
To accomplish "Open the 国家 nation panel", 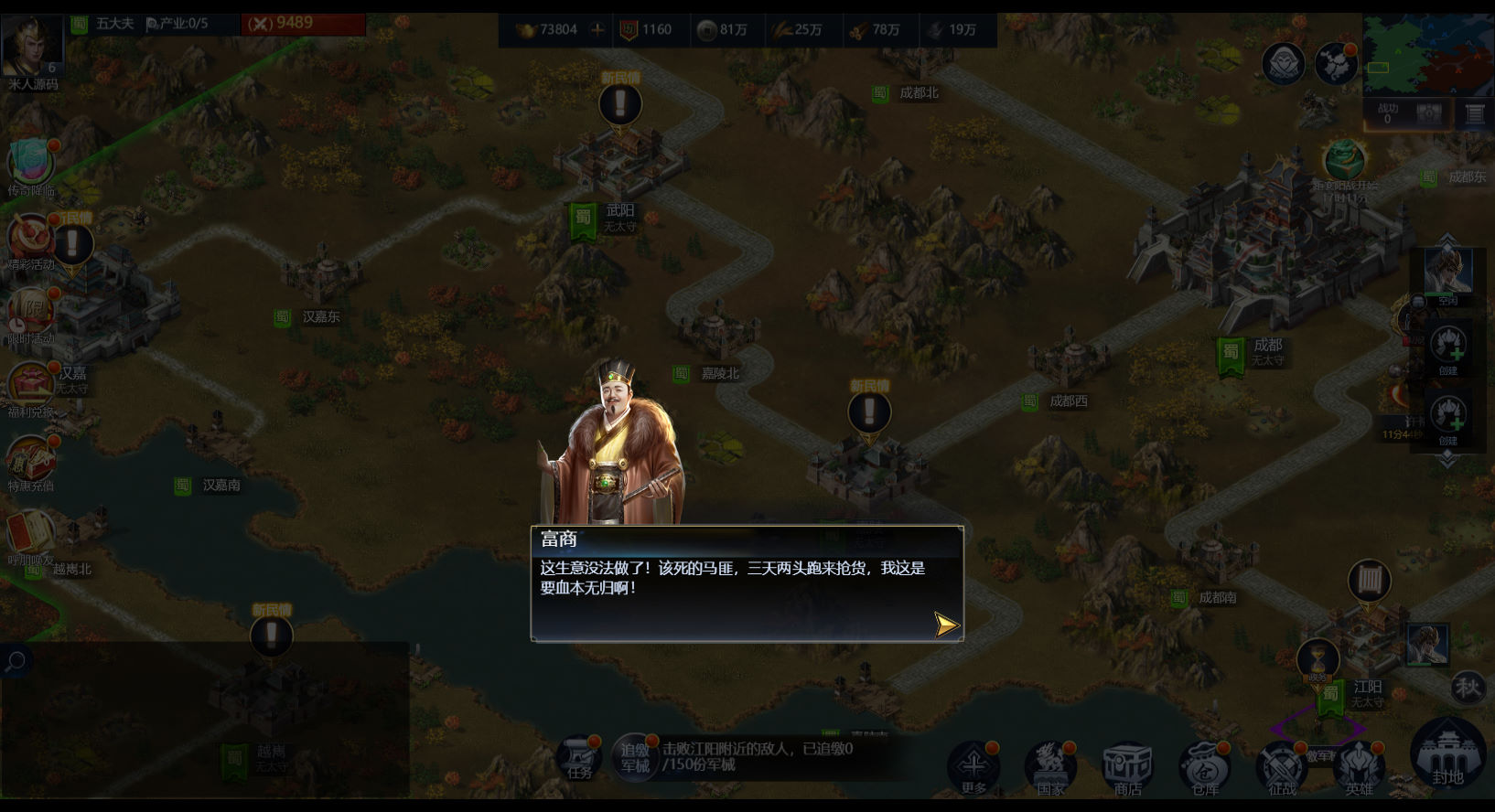I will click(1050, 766).
